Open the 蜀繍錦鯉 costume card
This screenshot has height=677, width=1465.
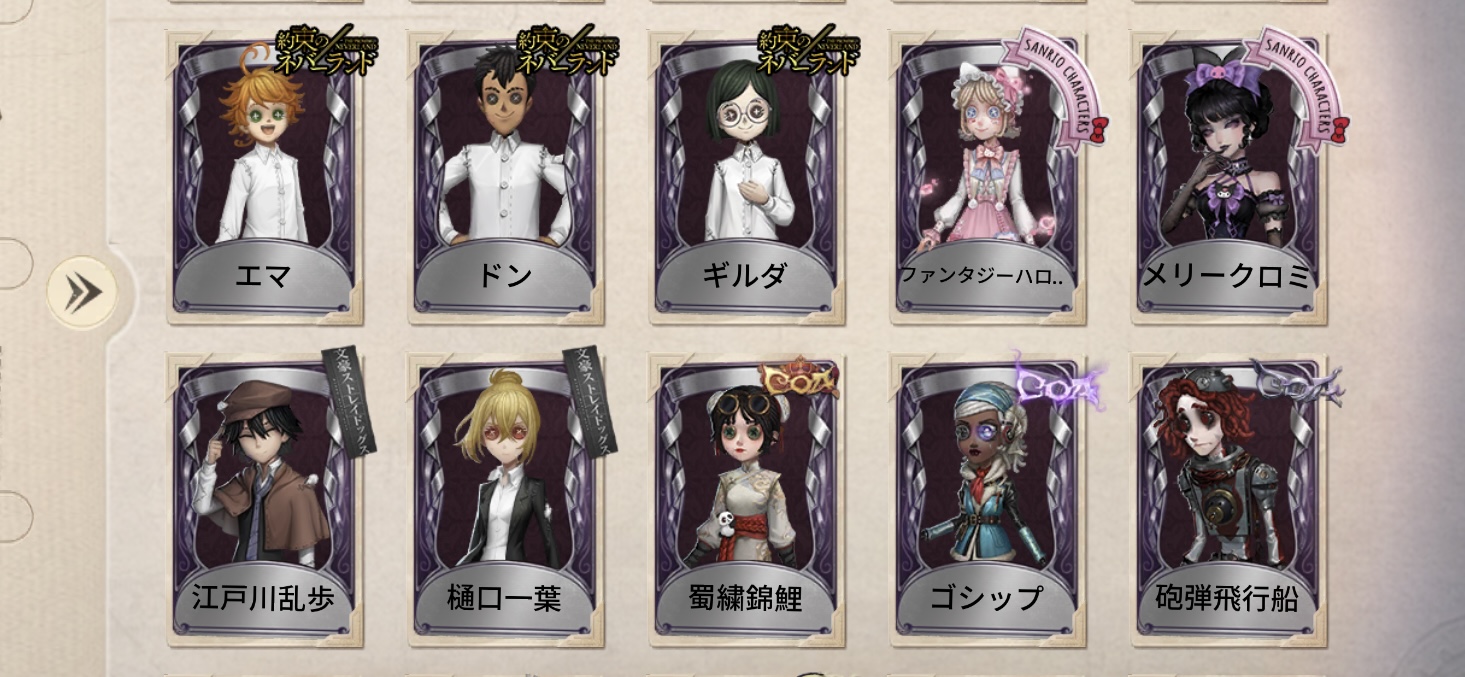coord(746,500)
